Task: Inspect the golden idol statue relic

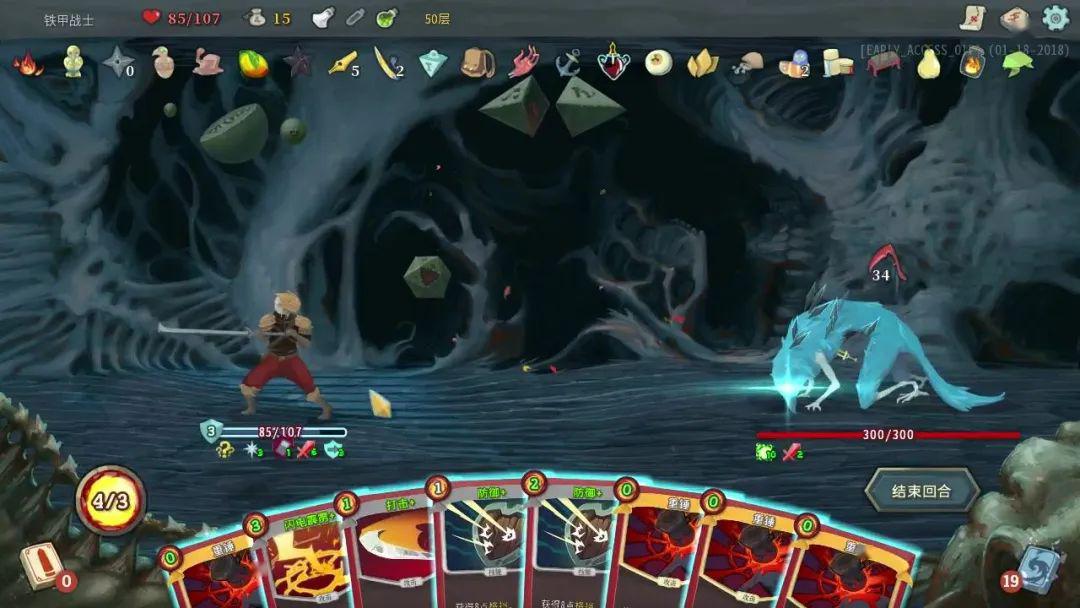Action: pos(73,62)
